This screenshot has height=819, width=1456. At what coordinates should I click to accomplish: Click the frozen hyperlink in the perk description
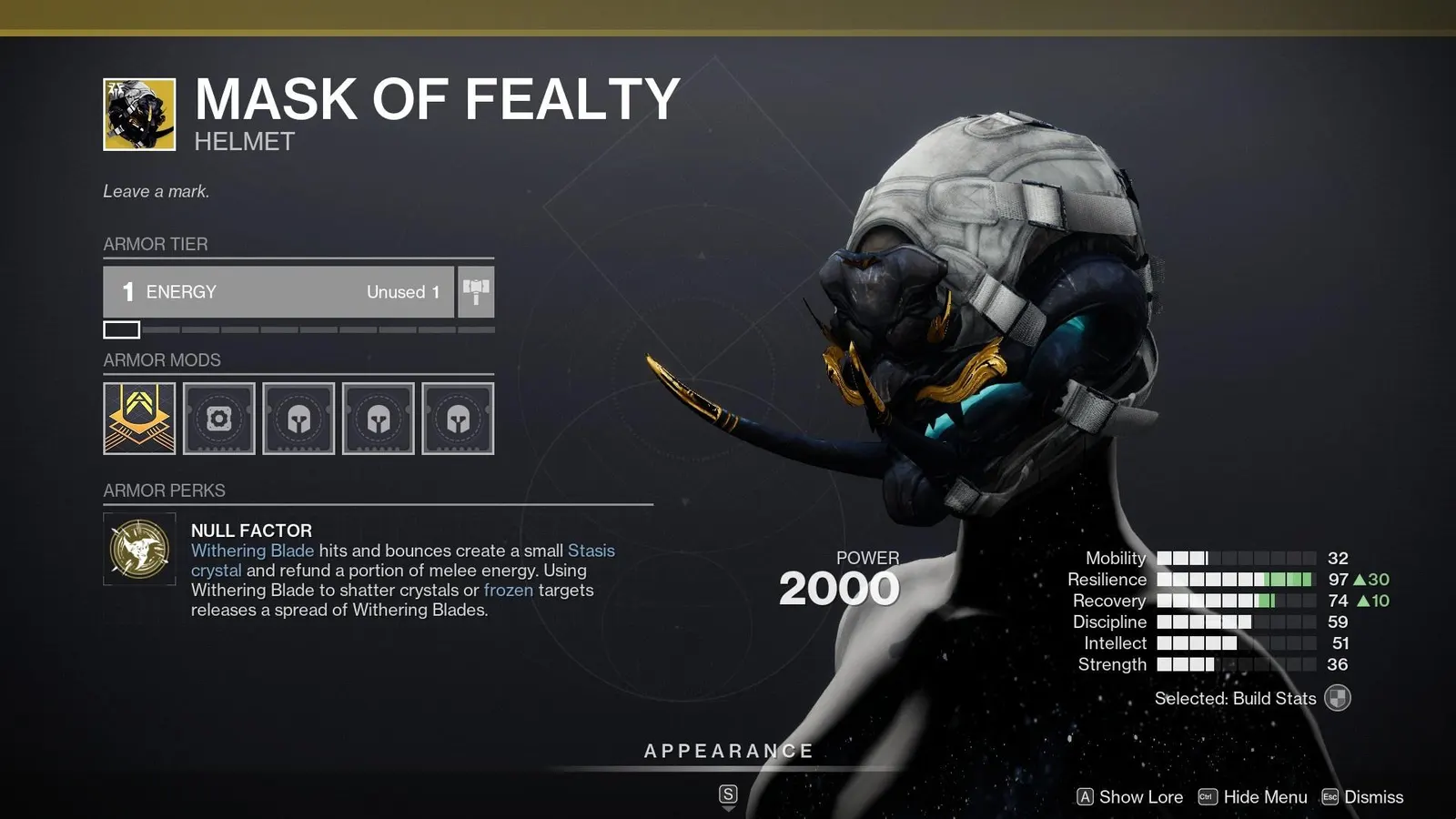coord(509,590)
